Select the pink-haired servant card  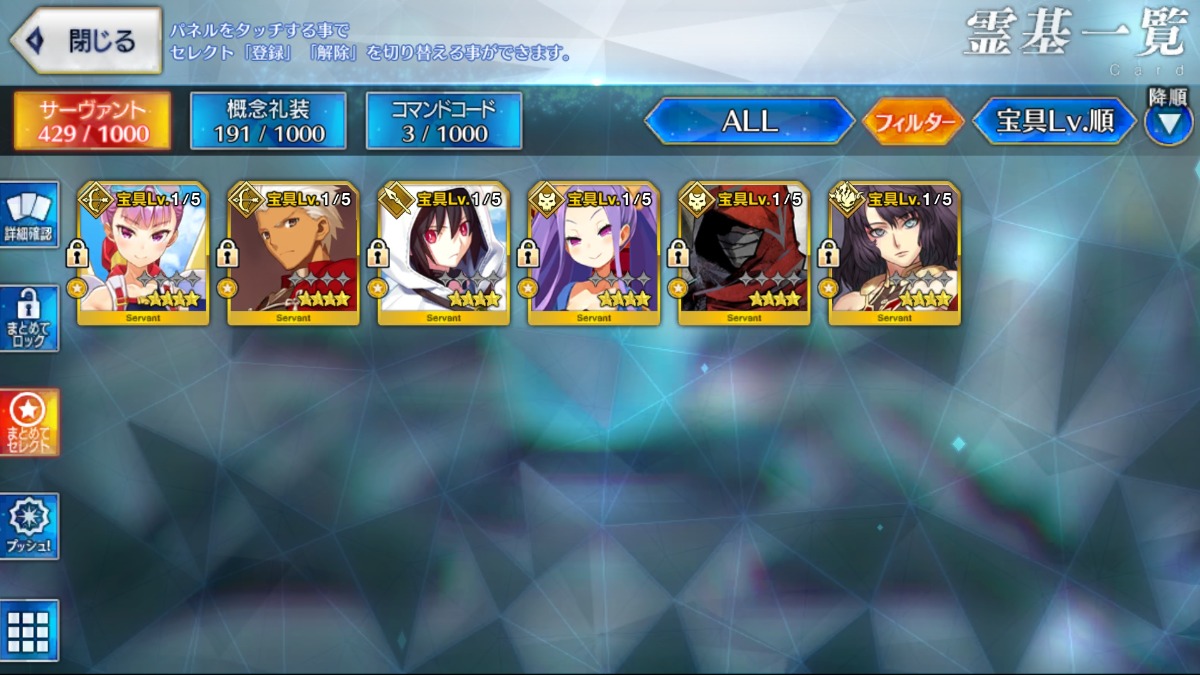143,255
